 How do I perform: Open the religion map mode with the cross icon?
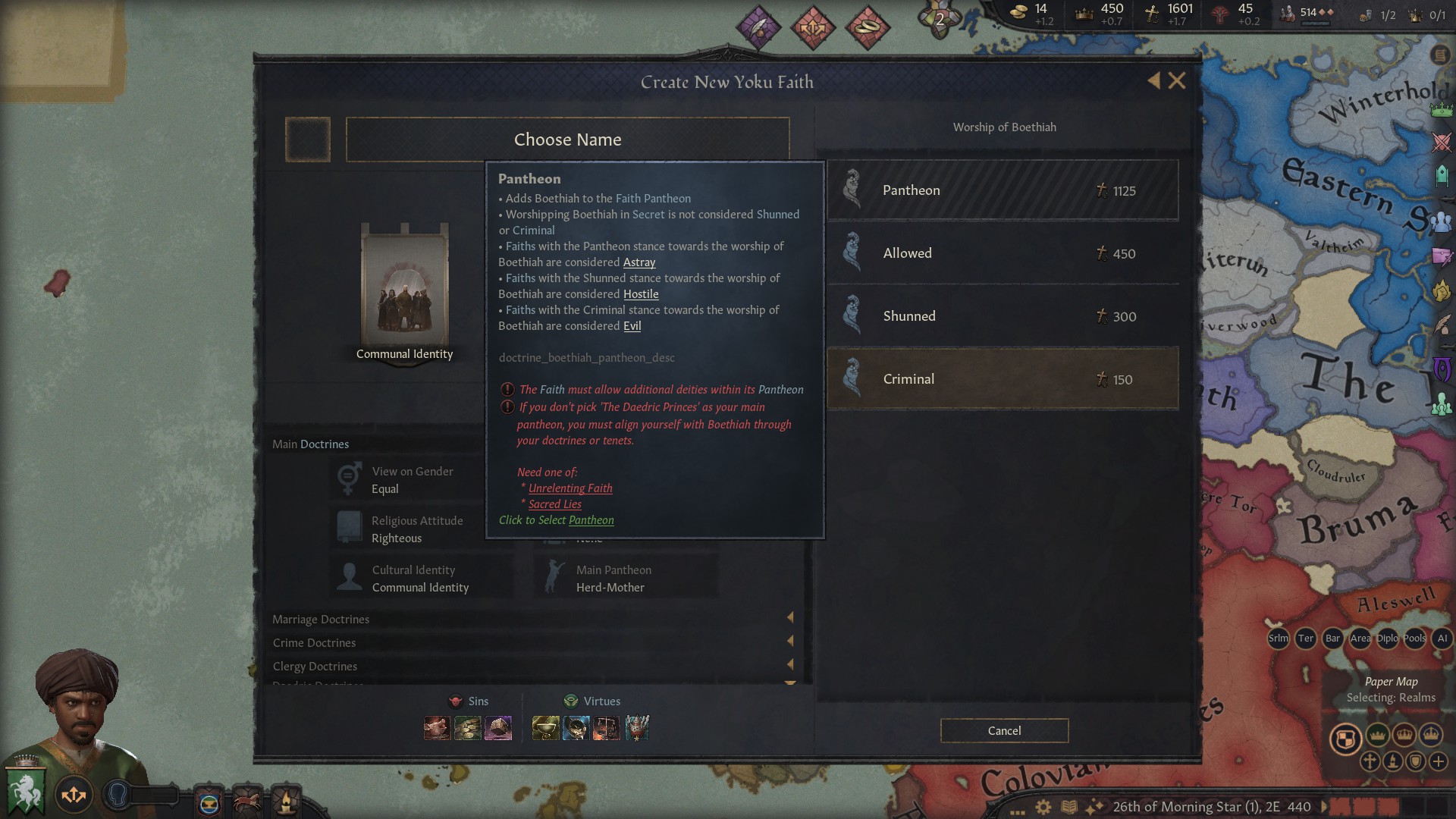(1370, 762)
